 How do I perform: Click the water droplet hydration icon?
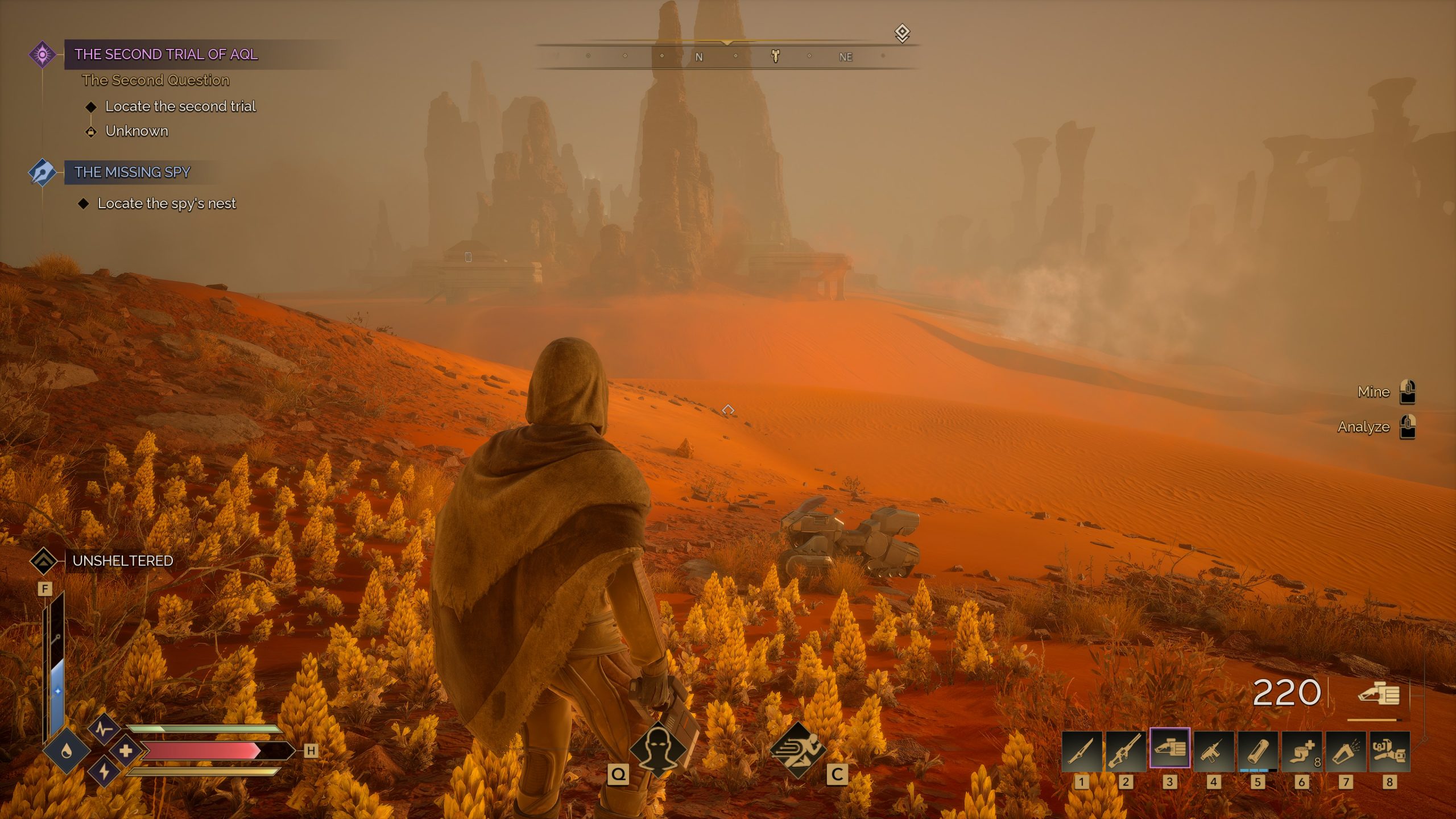[x=67, y=751]
